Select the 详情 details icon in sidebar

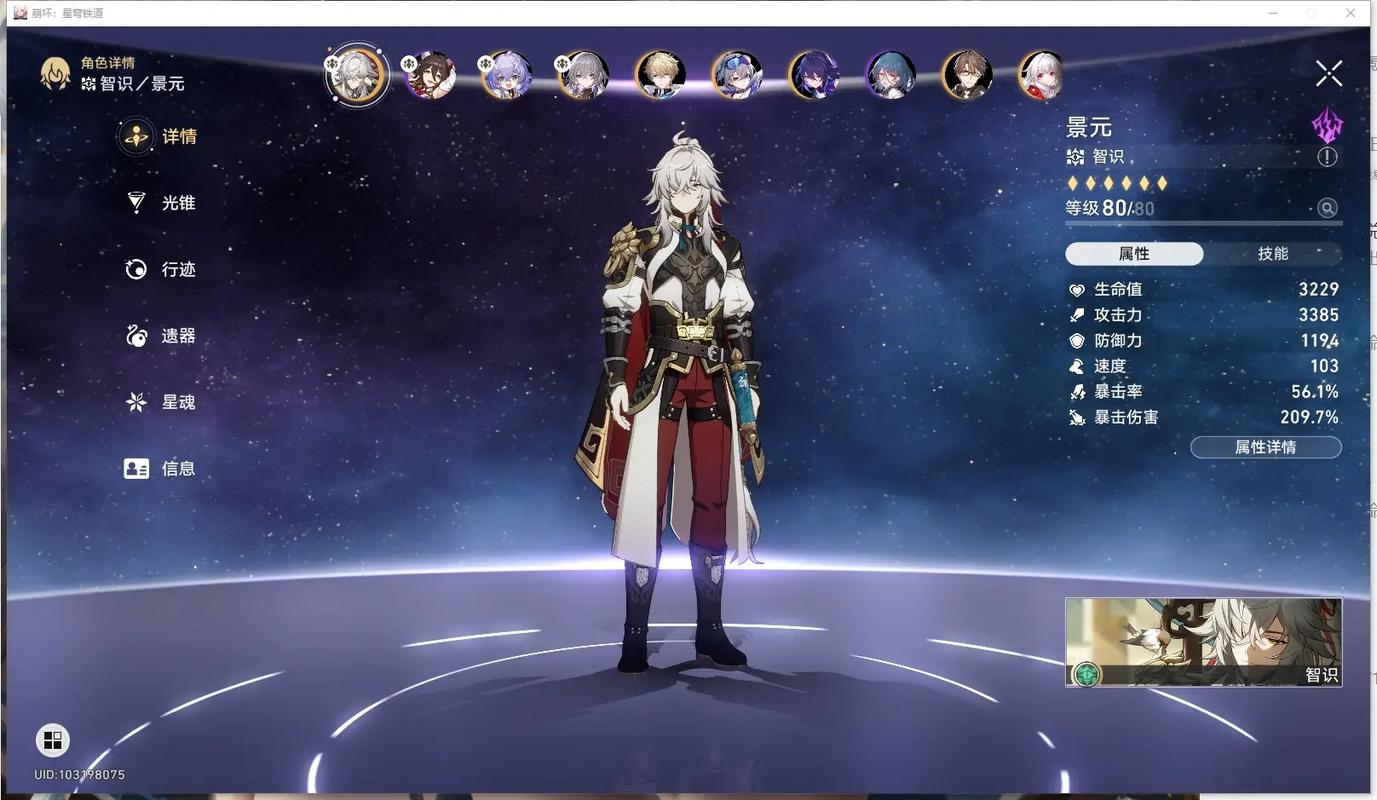pyautogui.click(x=135, y=136)
